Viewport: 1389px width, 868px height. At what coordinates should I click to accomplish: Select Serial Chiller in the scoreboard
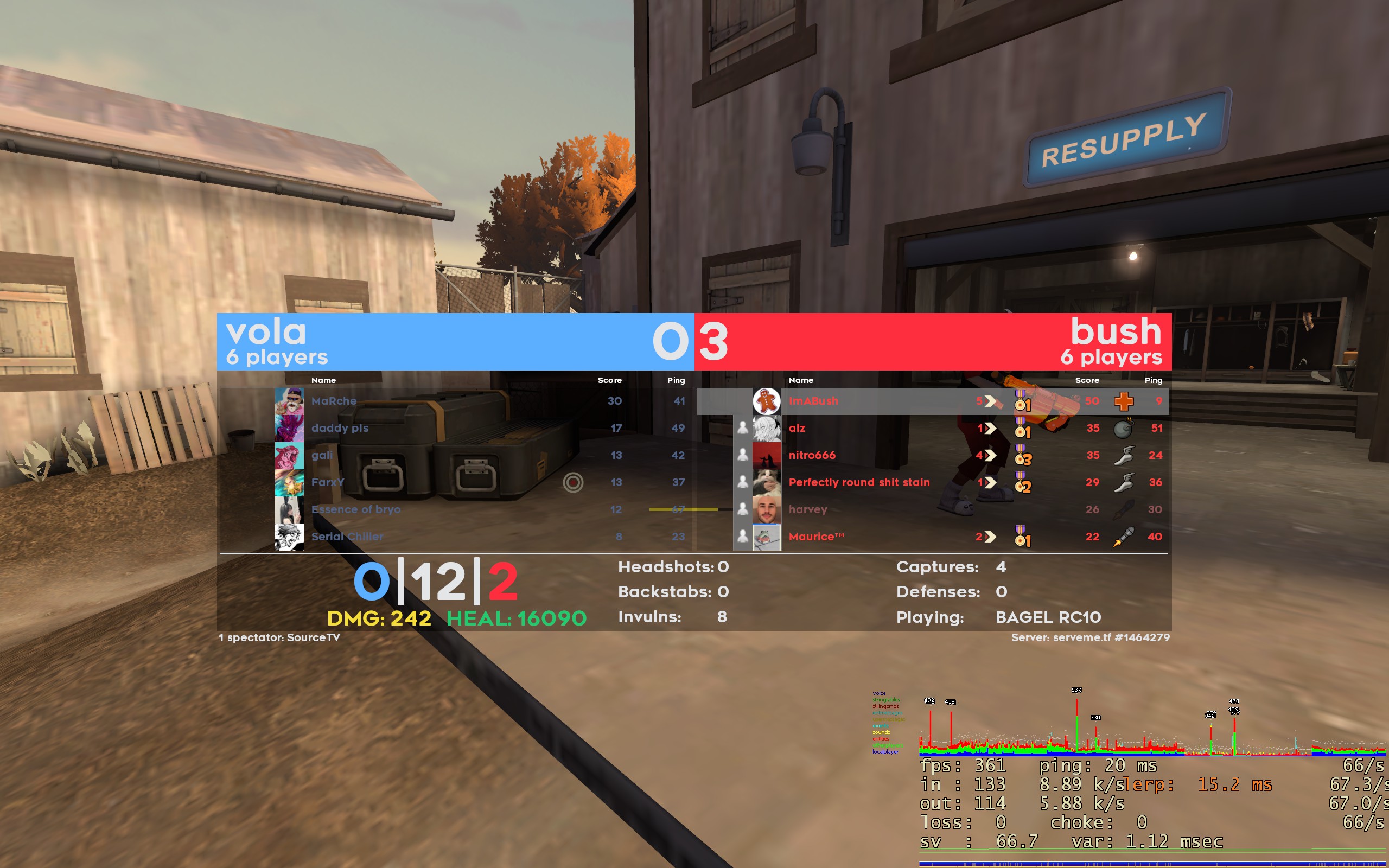347,536
